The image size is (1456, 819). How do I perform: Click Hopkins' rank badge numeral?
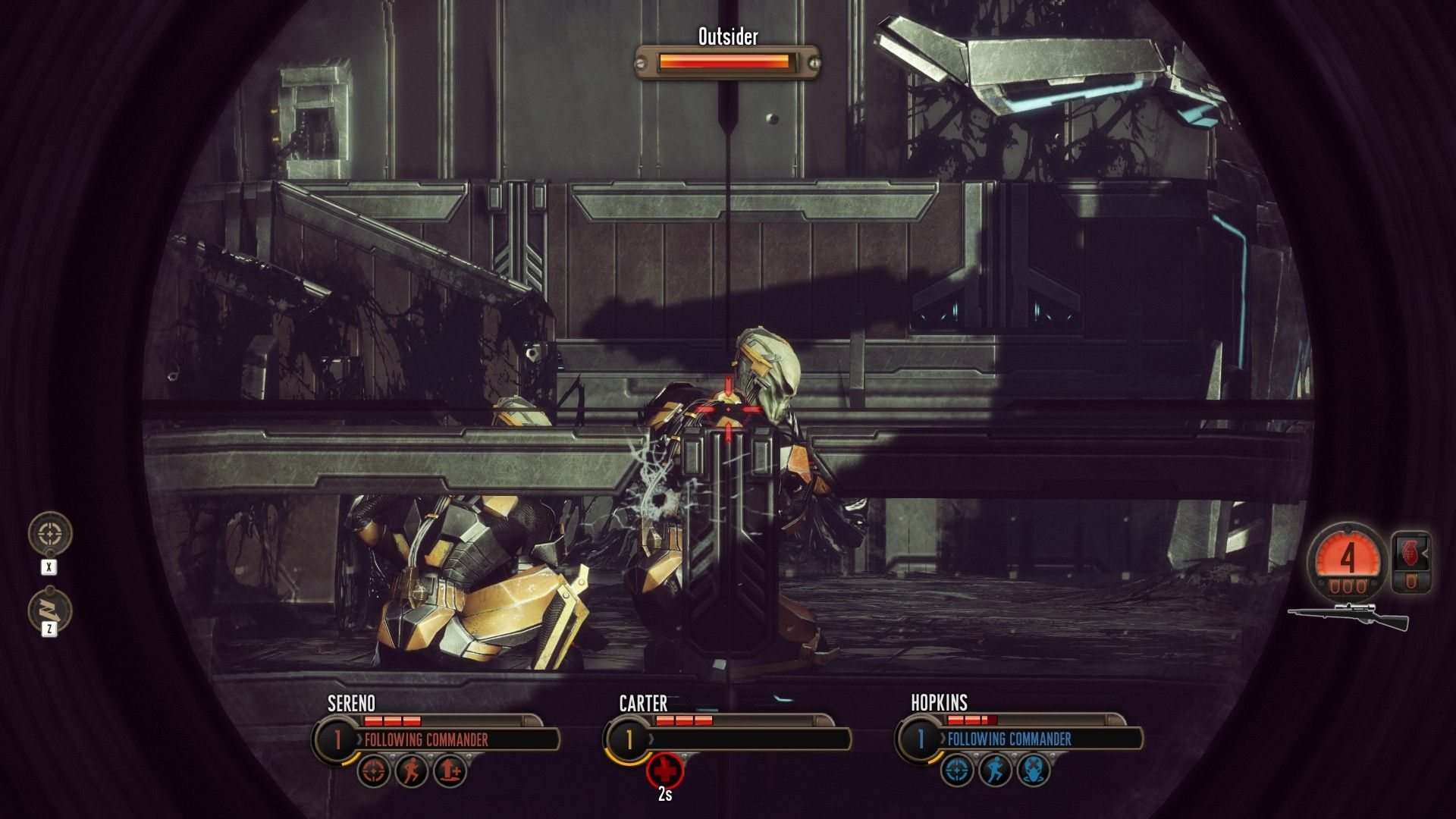[921, 736]
